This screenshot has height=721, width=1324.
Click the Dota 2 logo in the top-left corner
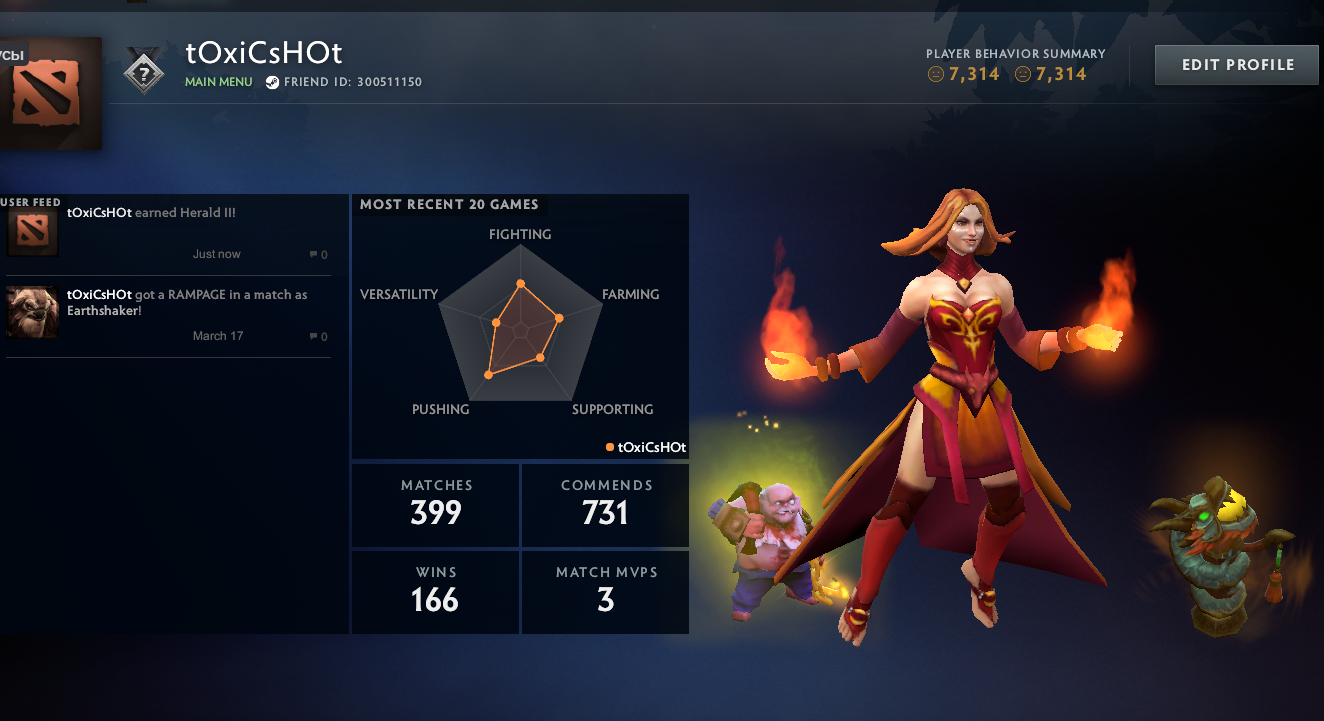pyautogui.click(x=45, y=90)
